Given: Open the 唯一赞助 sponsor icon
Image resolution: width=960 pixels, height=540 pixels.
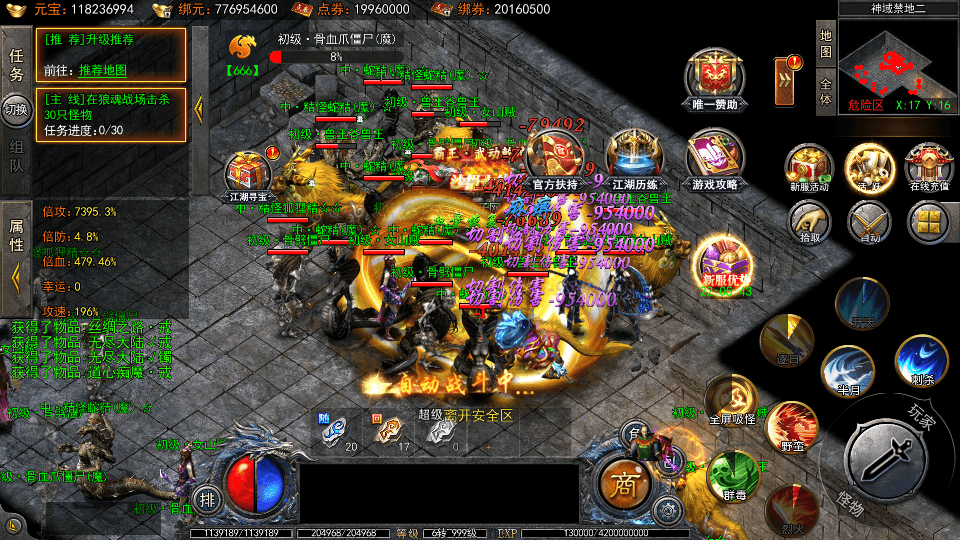Looking at the screenshot, I should pyautogui.click(x=713, y=77).
